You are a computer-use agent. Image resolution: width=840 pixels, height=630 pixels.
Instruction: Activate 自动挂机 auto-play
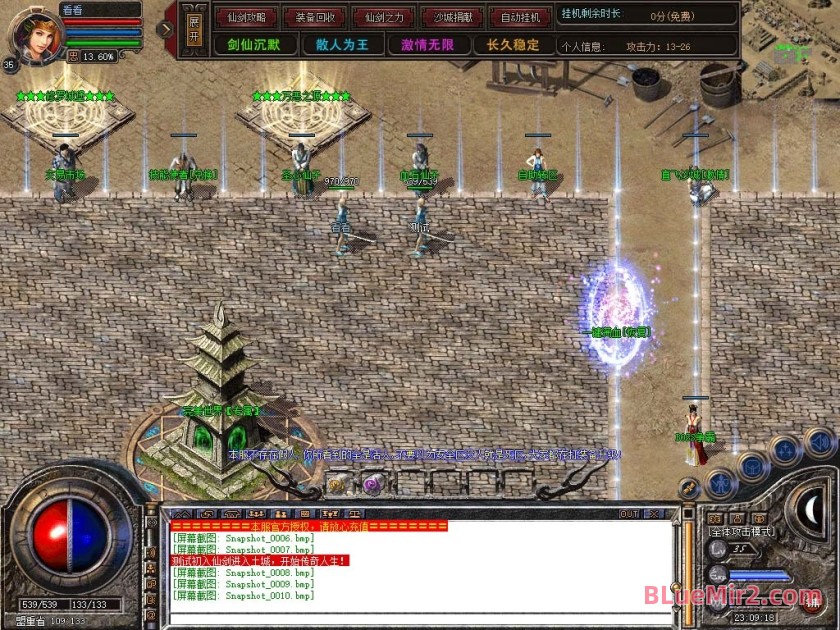tap(521, 17)
